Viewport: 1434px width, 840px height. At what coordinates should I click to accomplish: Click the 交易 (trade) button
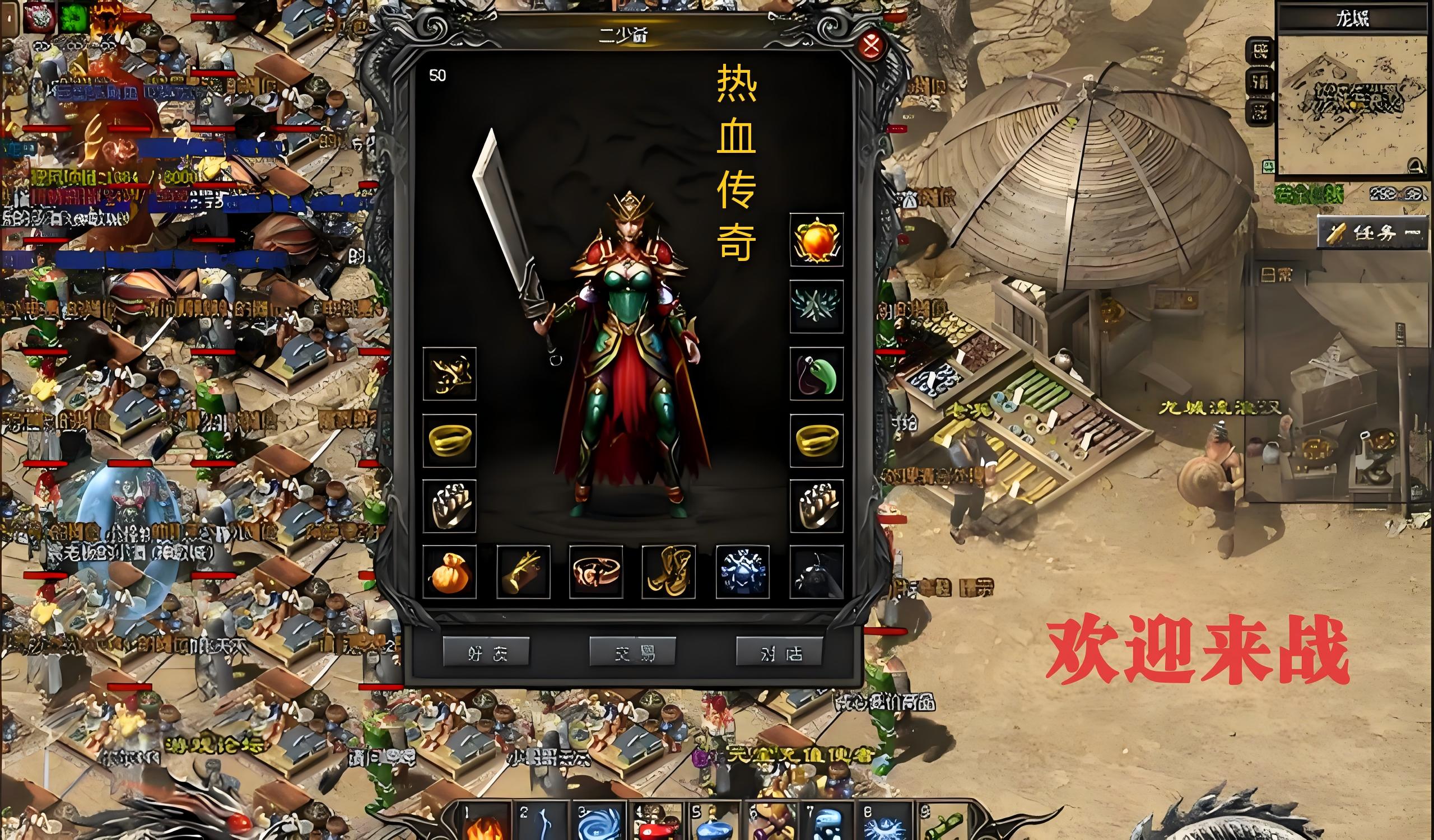[632, 653]
